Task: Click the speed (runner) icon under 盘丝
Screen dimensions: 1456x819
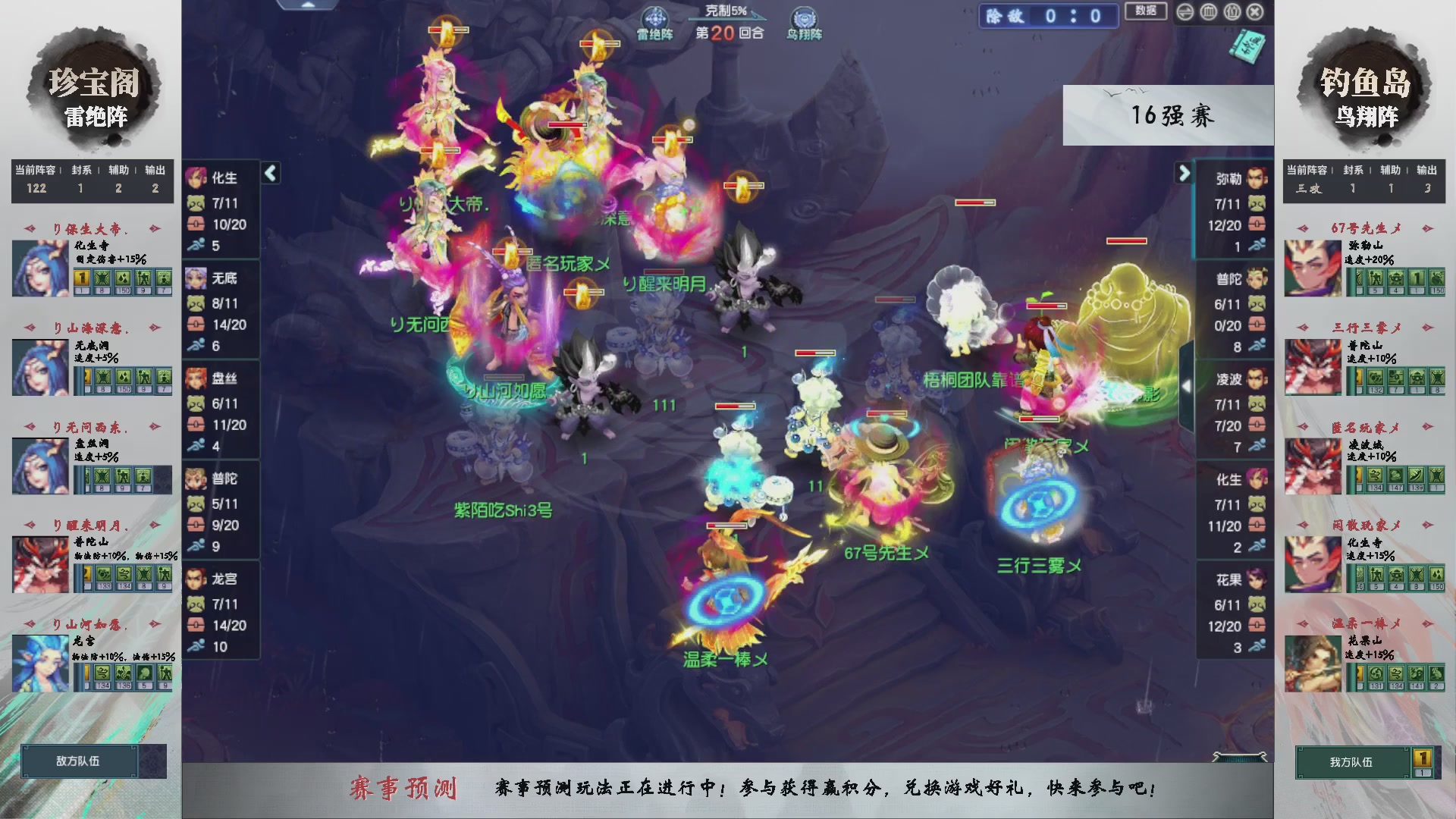Action: [196, 445]
